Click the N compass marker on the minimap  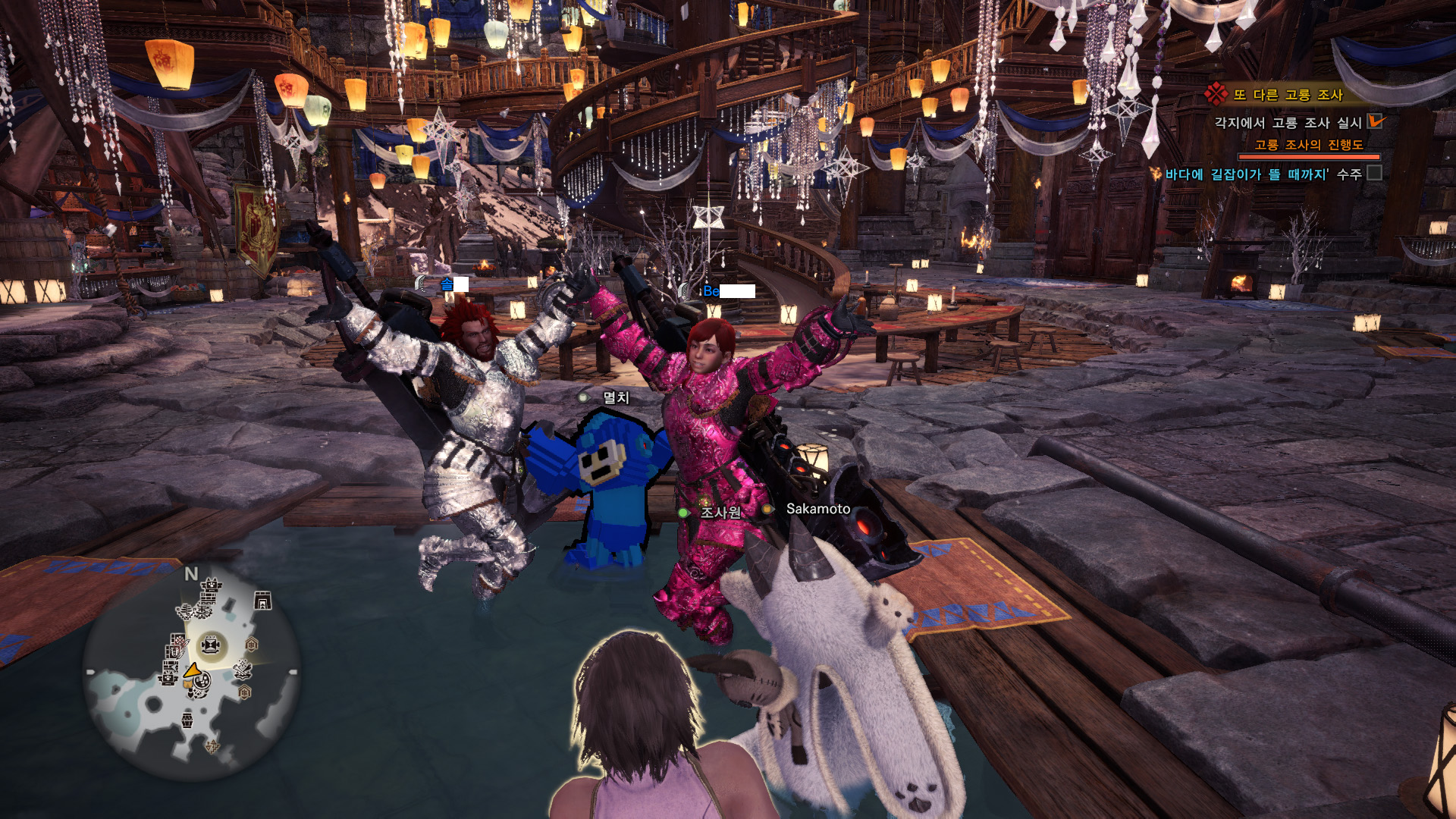[x=191, y=574]
